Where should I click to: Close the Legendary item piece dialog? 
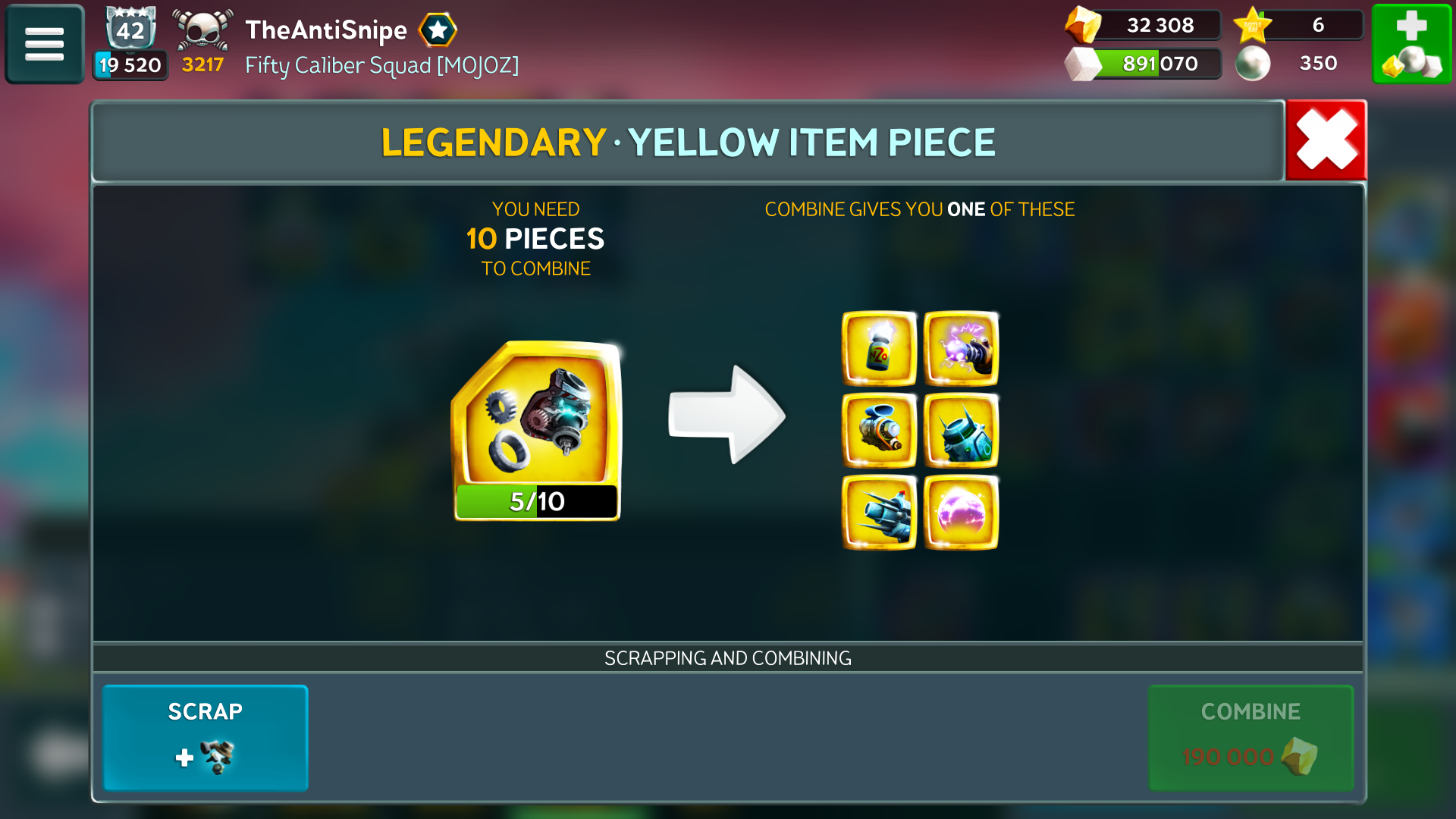point(1326,140)
